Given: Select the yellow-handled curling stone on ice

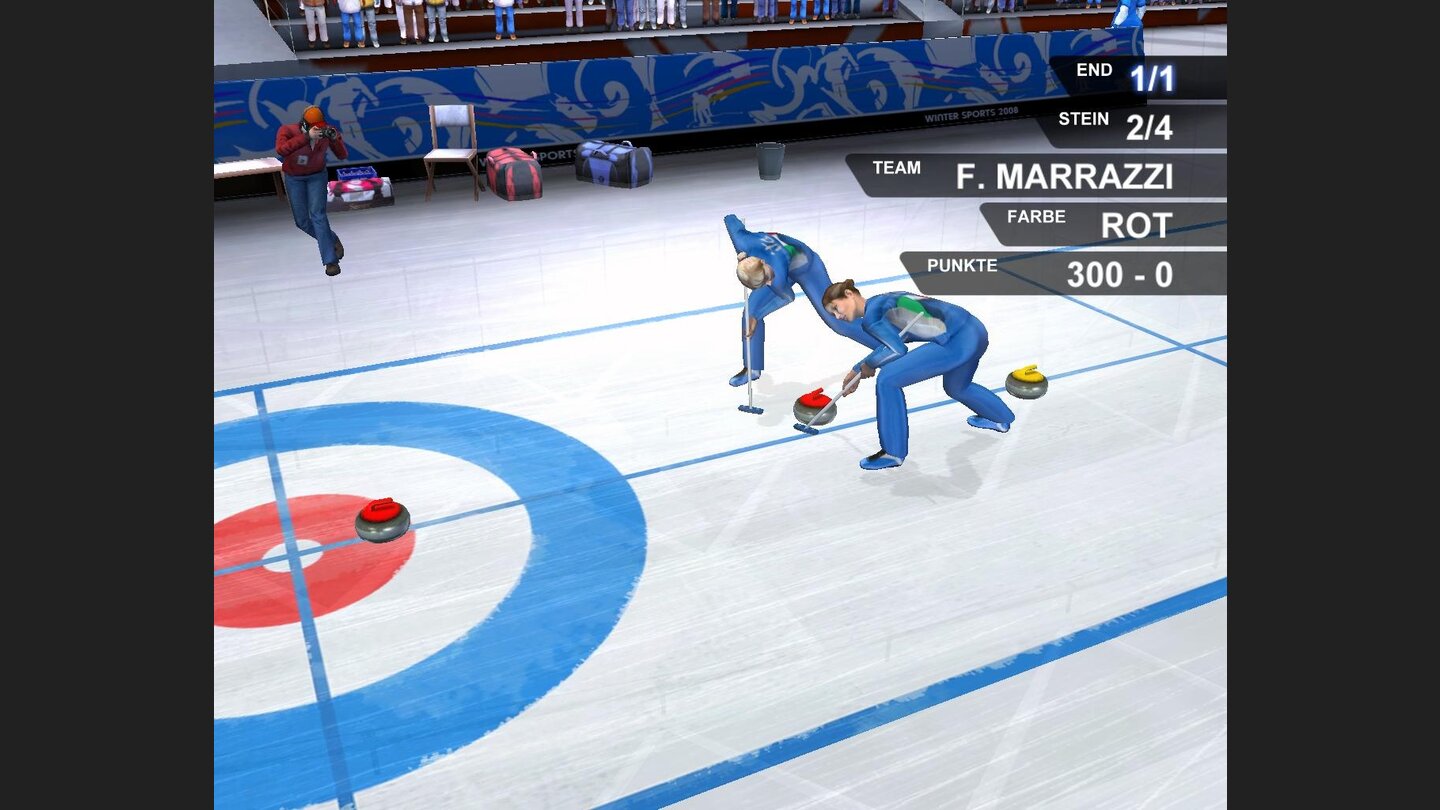Looking at the screenshot, I should (x=1028, y=382).
